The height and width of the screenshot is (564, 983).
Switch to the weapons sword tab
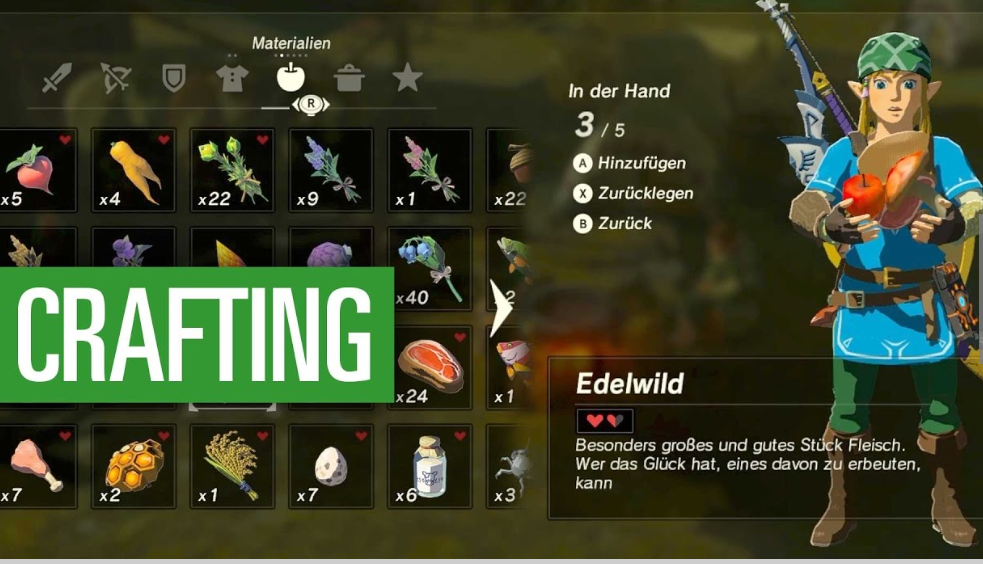(x=57, y=77)
